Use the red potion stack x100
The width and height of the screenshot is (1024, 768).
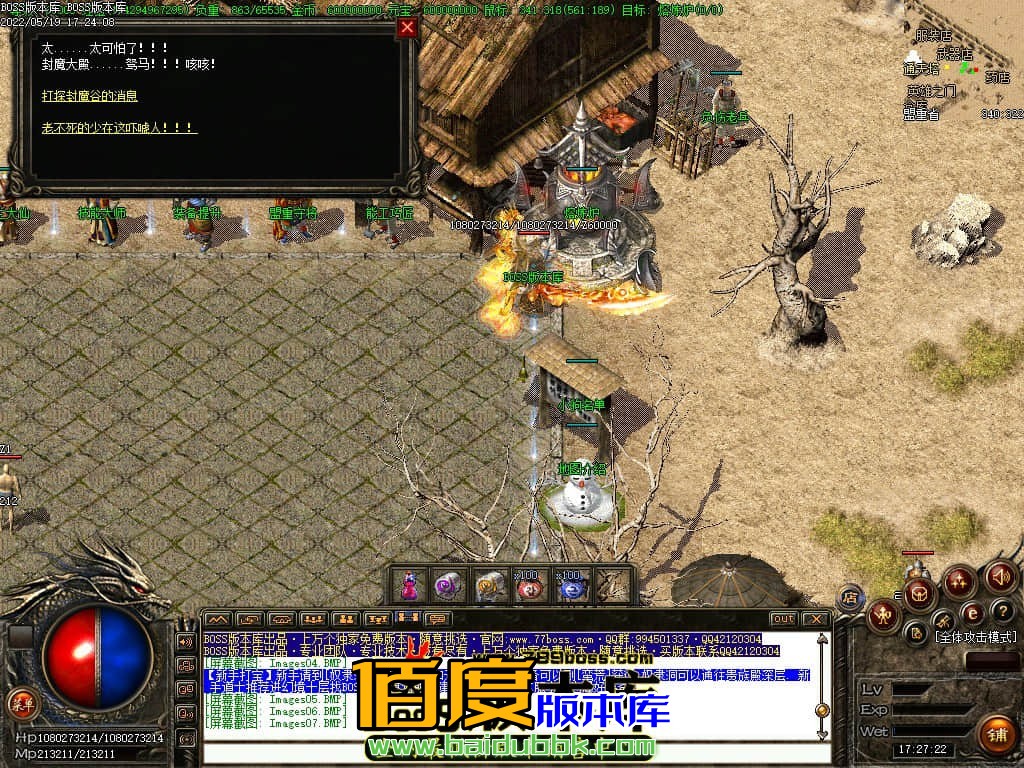point(530,586)
